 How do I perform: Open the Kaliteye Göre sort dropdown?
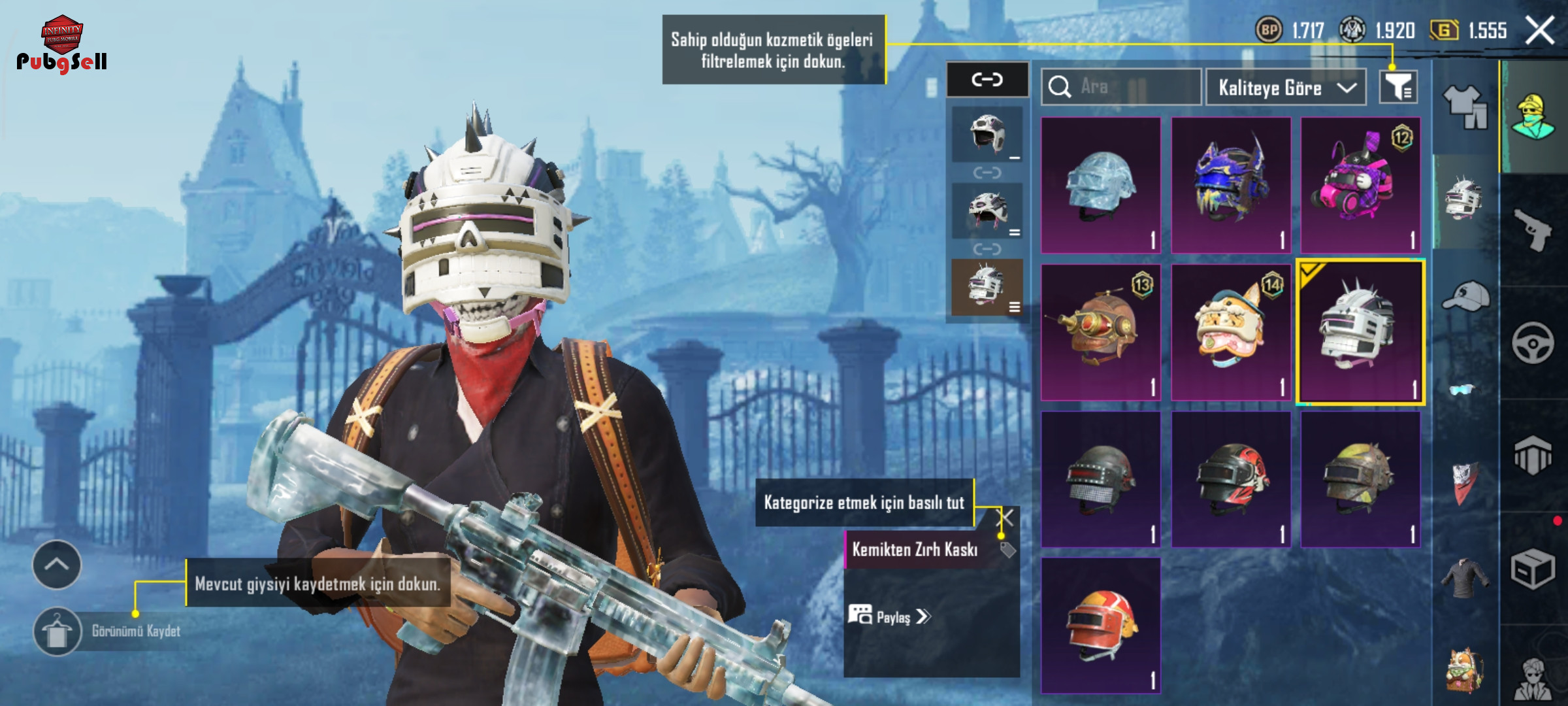pyautogui.click(x=1285, y=88)
